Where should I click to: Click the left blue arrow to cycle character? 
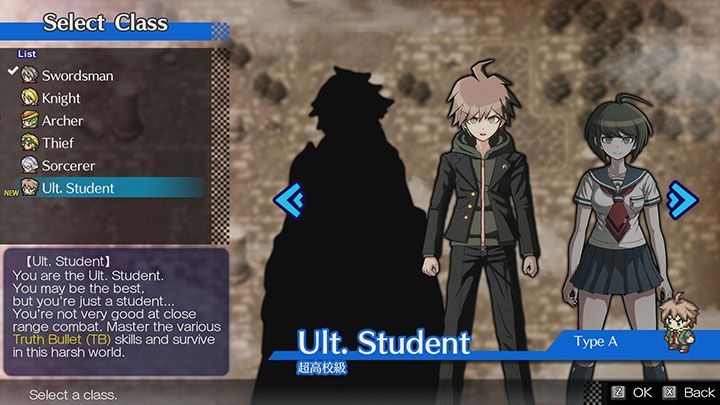[288, 199]
